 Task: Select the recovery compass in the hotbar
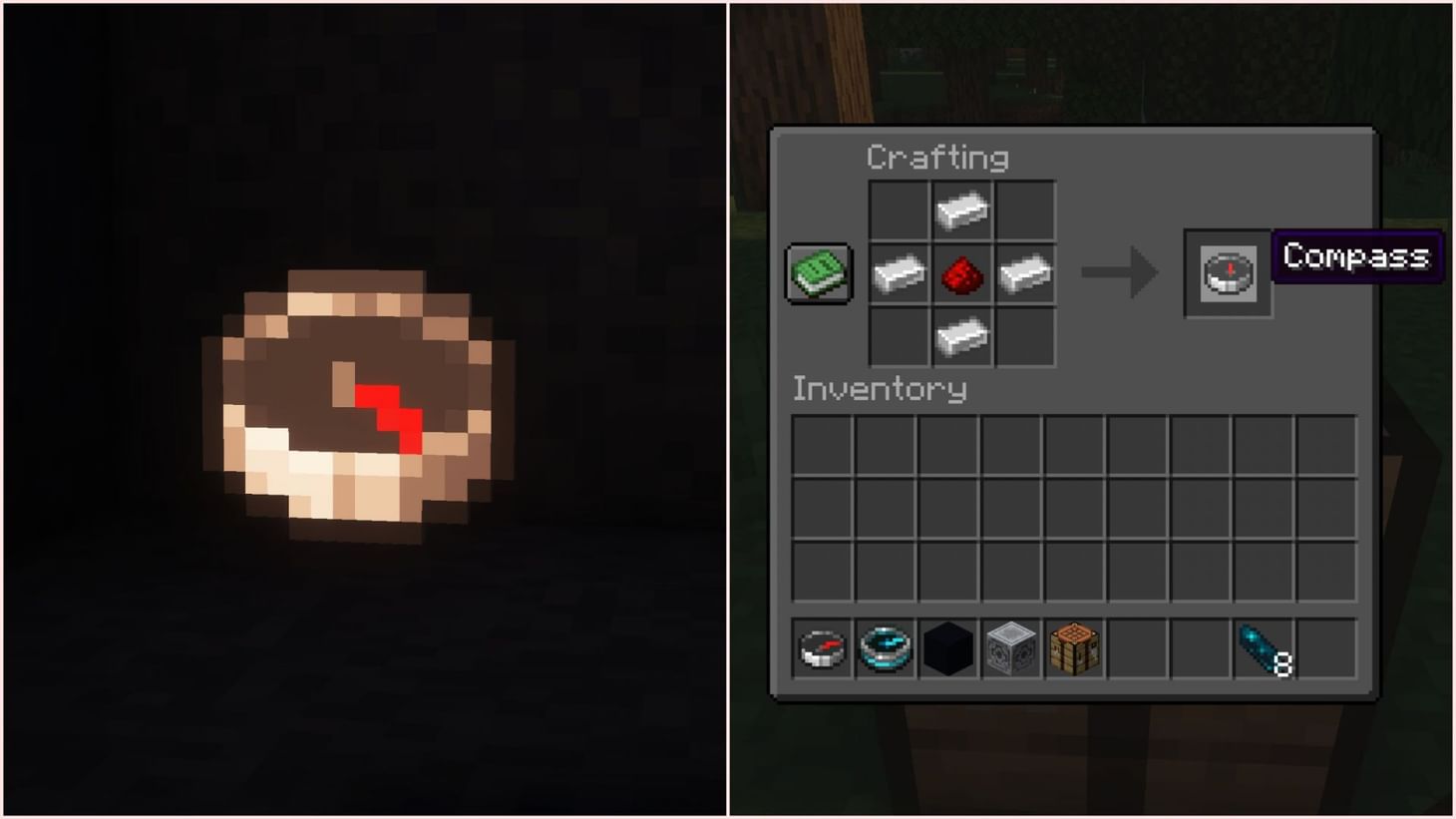pos(884,650)
